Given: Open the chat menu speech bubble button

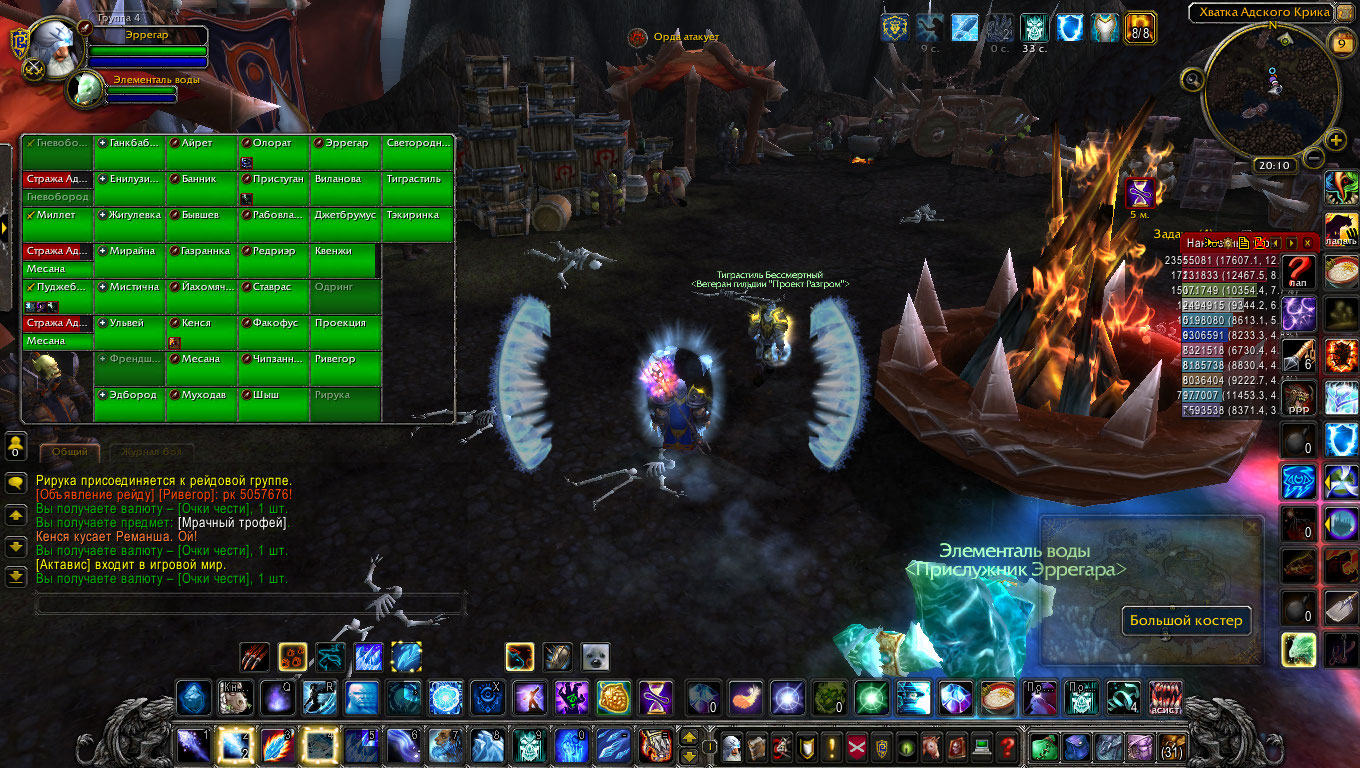Looking at the screenshot, I should 16,483.
